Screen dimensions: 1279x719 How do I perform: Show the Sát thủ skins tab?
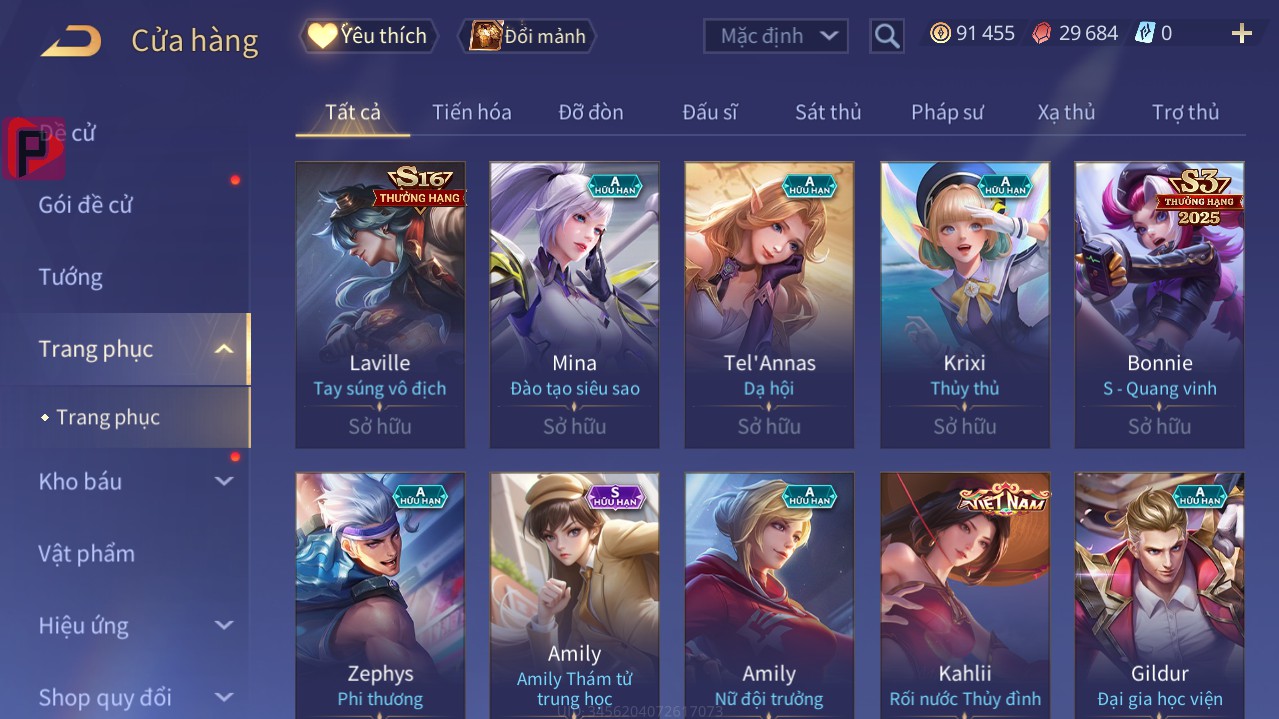(x=828, y=112)
